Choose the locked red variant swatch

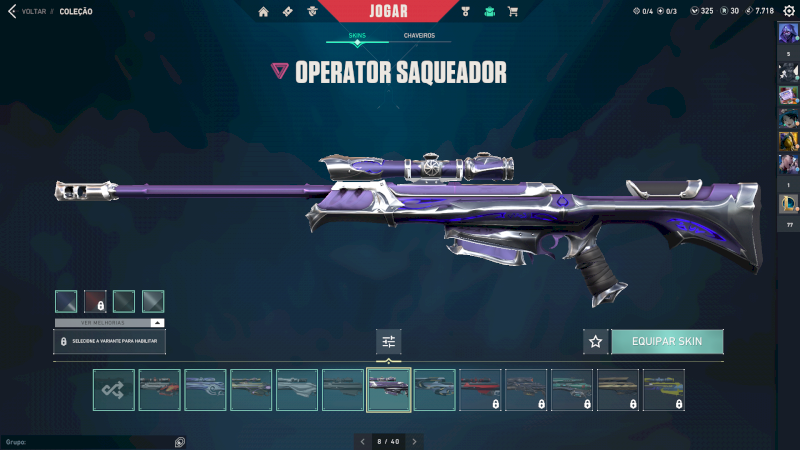pyautogui.click(x=95, y=301)
